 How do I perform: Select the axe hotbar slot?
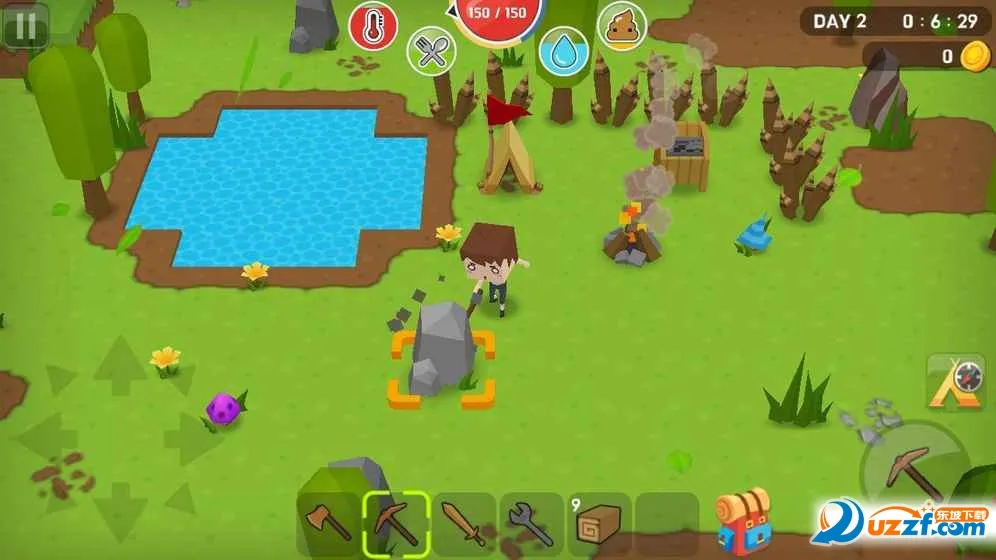[328, 522]
